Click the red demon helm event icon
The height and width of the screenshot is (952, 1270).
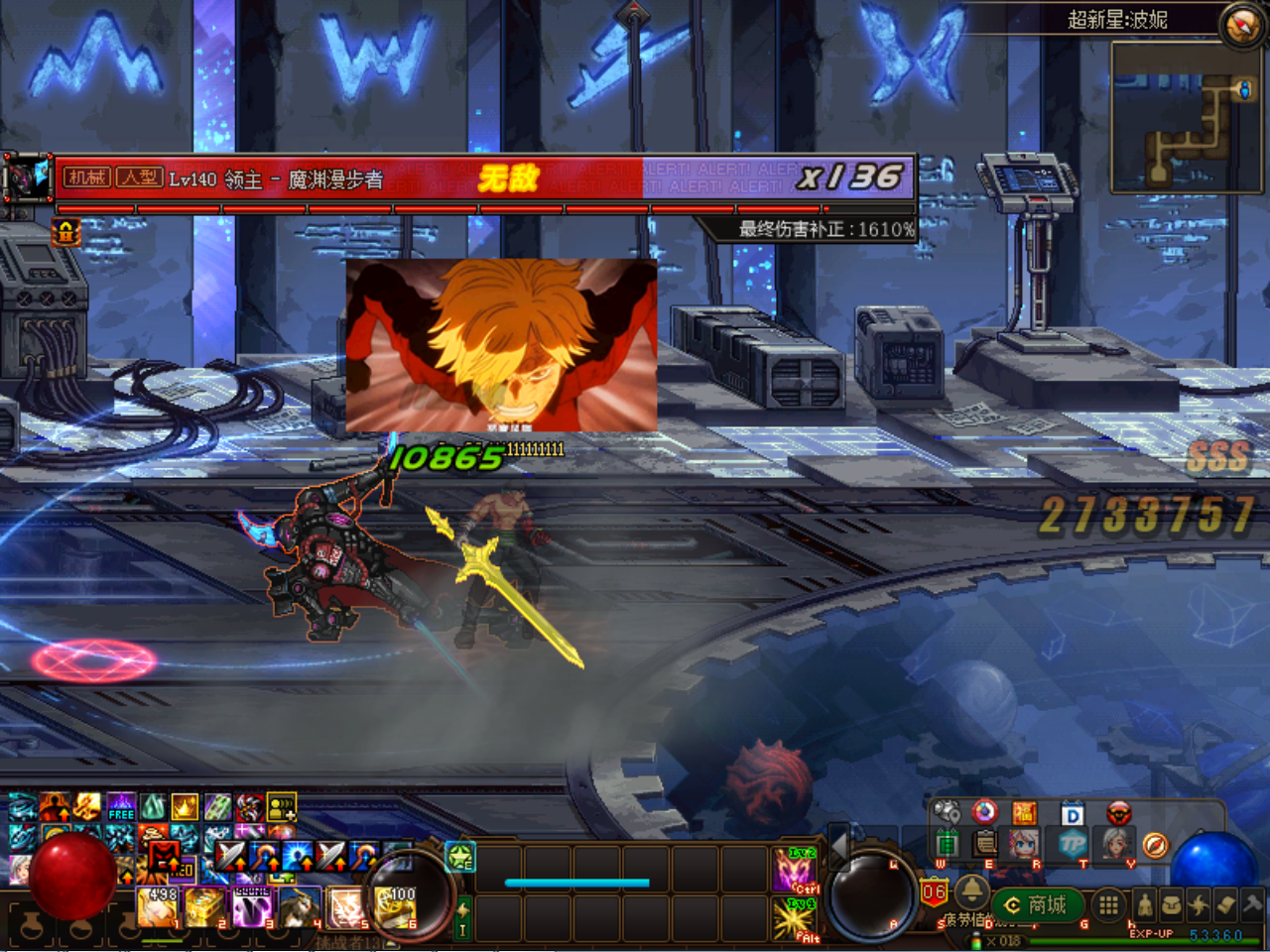point(1118,812)
